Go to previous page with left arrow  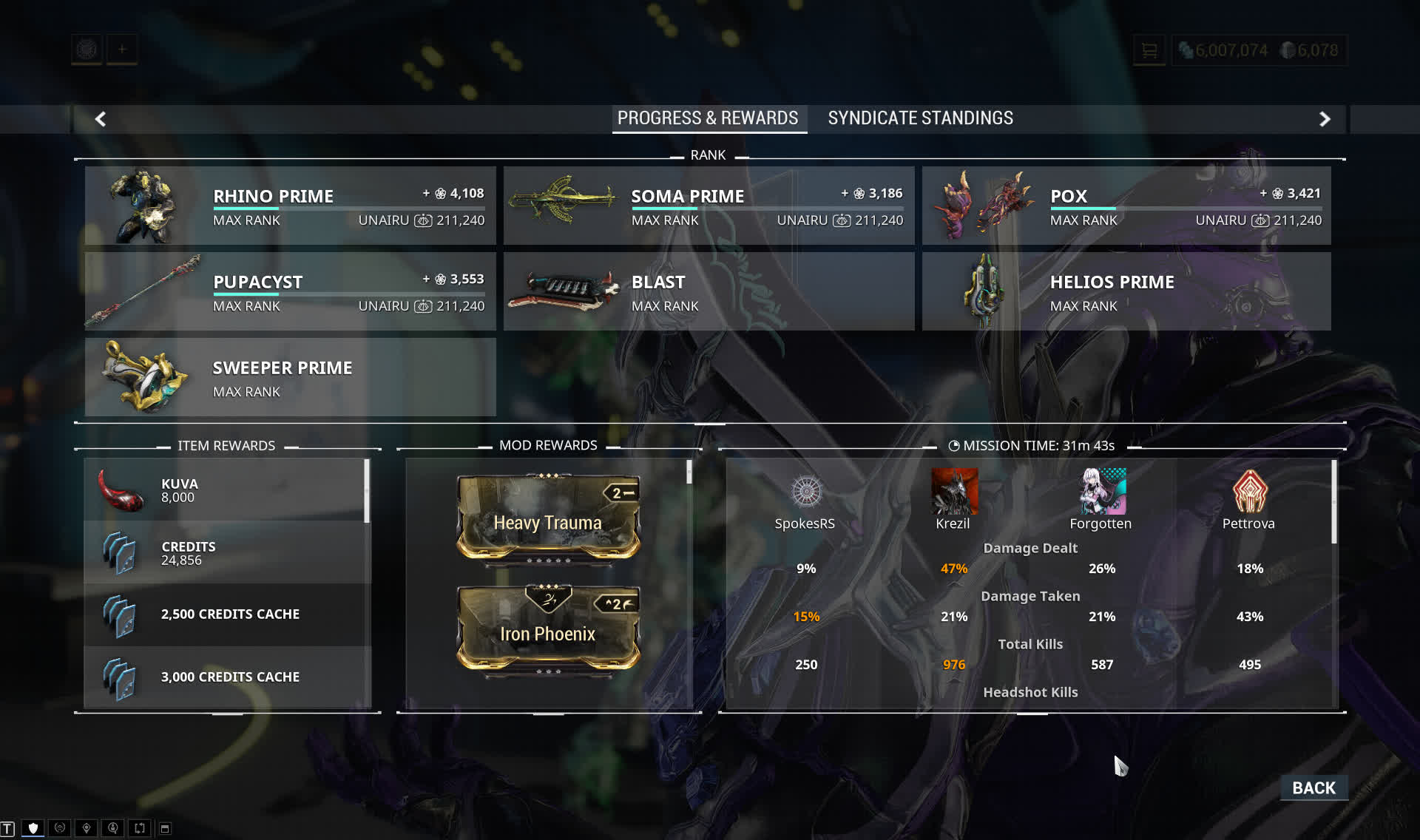101,119
